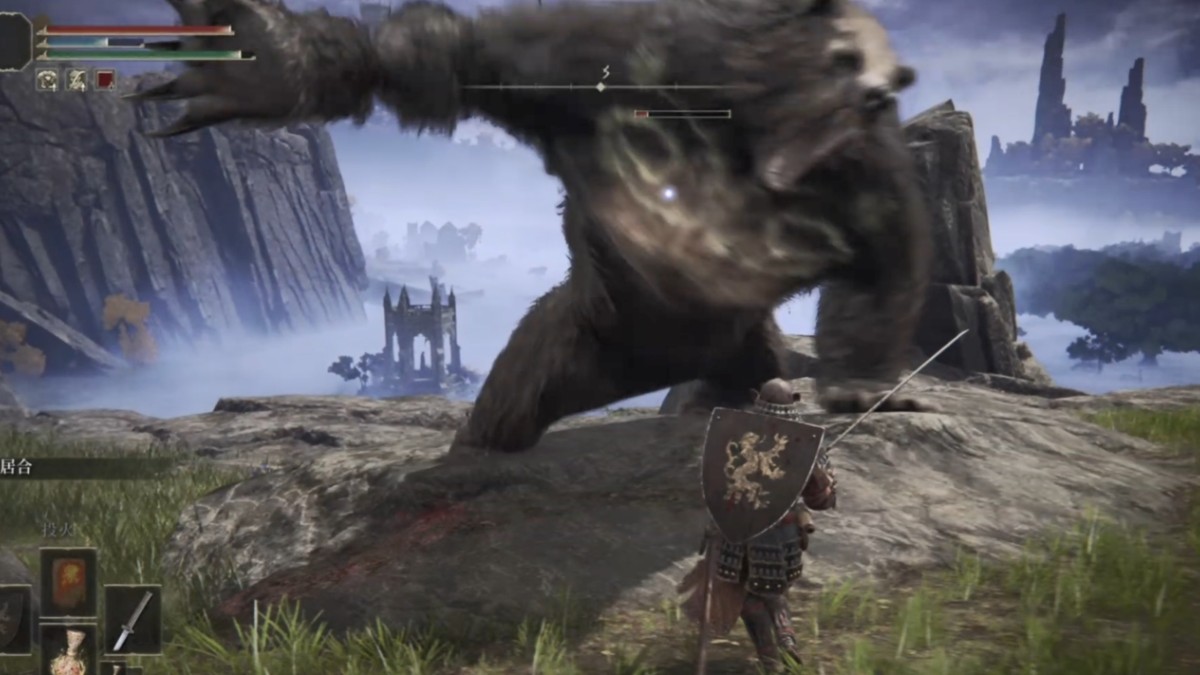The width and height of the screenshot is (1200, 675).
Task: Select the flask item slot
Action: tap(68, 650)
